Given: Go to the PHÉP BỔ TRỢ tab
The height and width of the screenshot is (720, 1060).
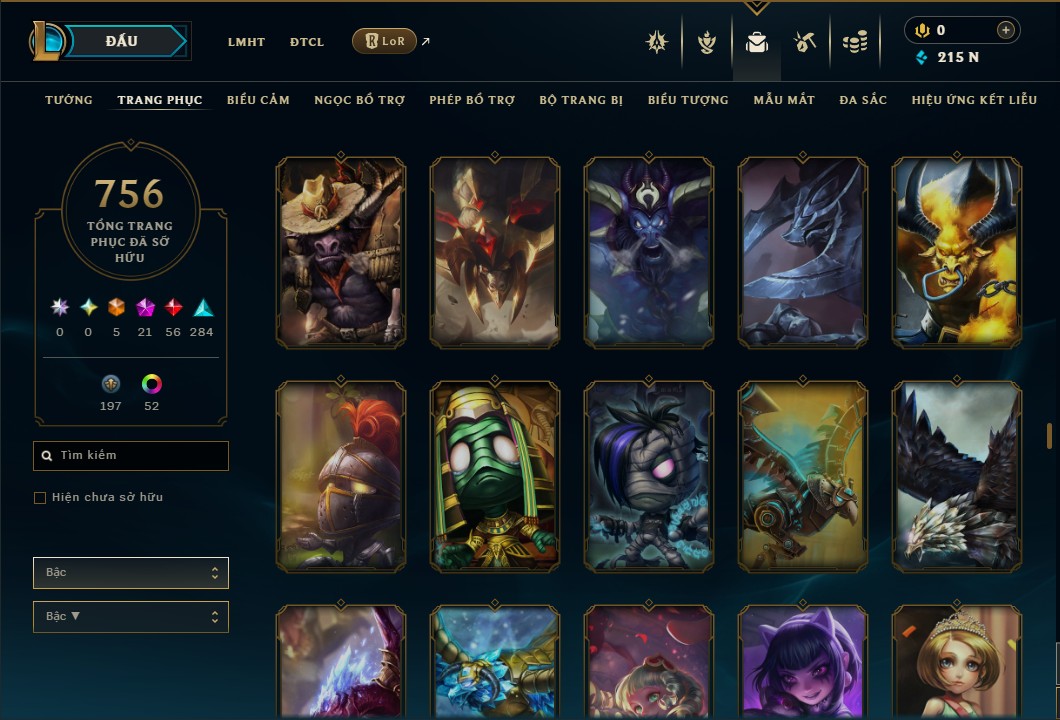Looking at the screenshot, I should tap(472, 100).
